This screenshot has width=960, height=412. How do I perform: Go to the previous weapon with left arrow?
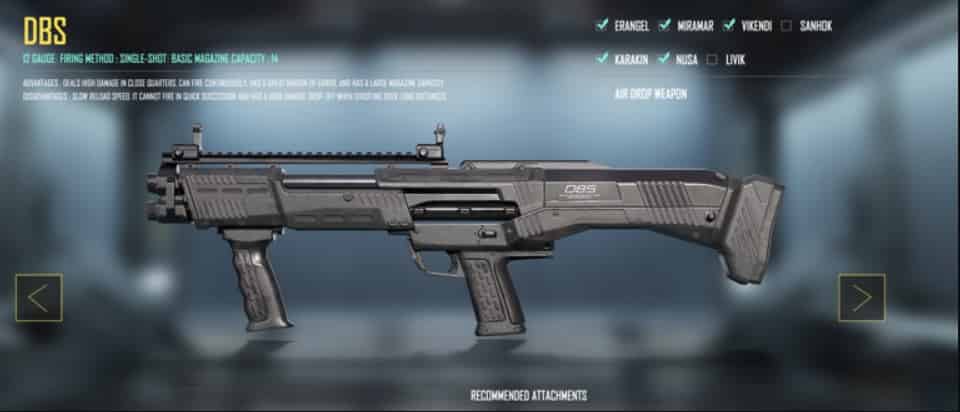point(38,298)
